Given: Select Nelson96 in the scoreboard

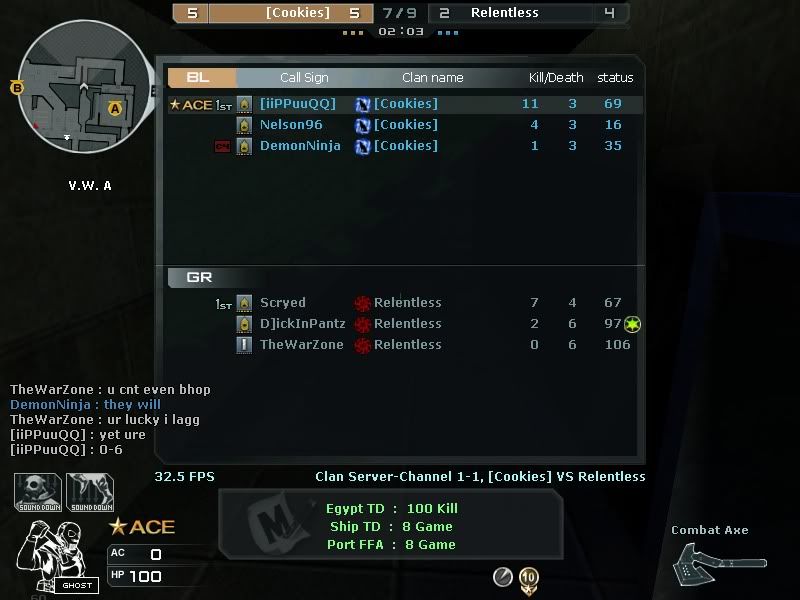Looking at the screenshot, I should coord(400,125).
